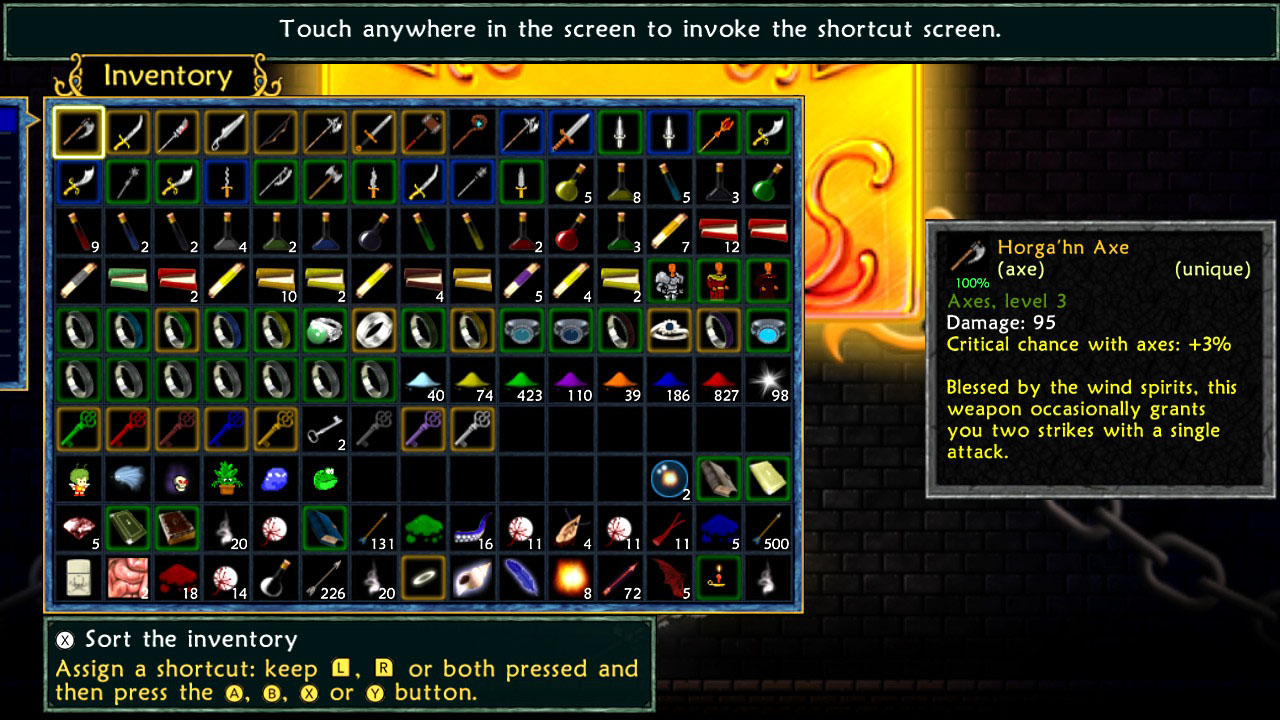Select the knight armor piece

click(670, 280)
